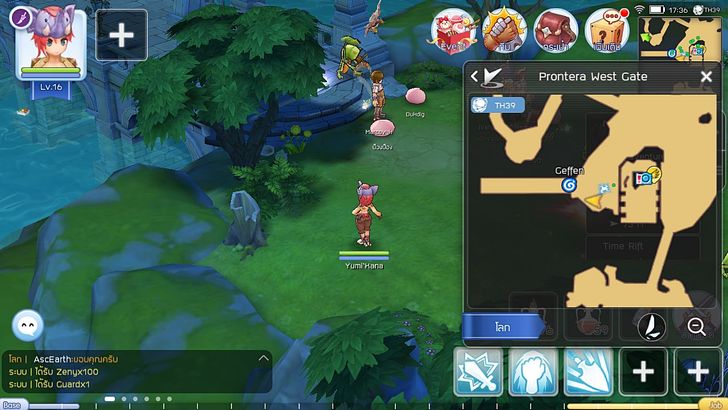Close the Prontera West Gate map panel
The height and width of the screenshot is (410, 728).
click(x=704, y=76)
